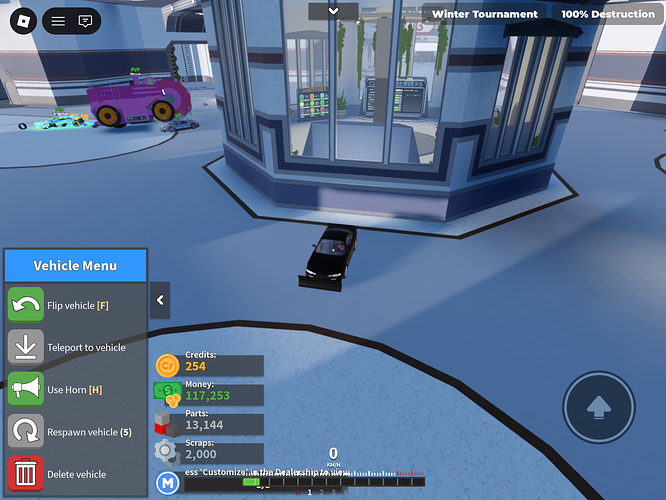Viewport: 666px width, 500px height.
Task: Open the Roblox chat window
Action: (85, 20)
